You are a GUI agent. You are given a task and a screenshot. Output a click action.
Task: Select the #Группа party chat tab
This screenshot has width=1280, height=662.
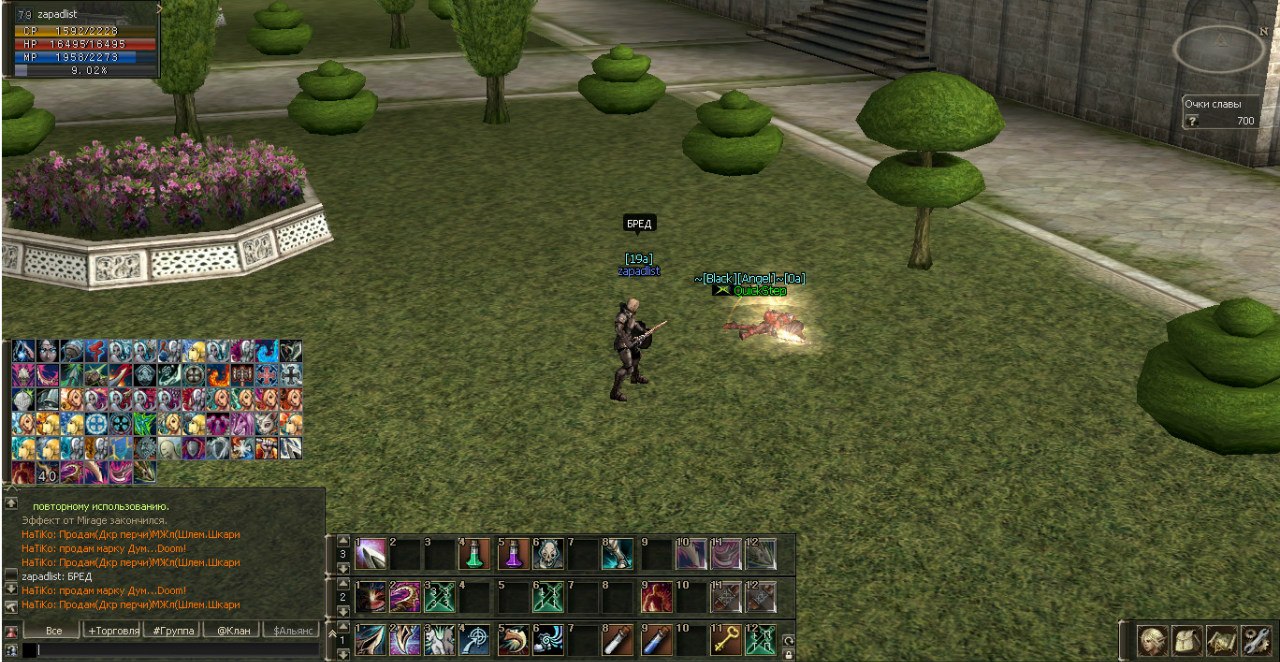coord(172,631)
